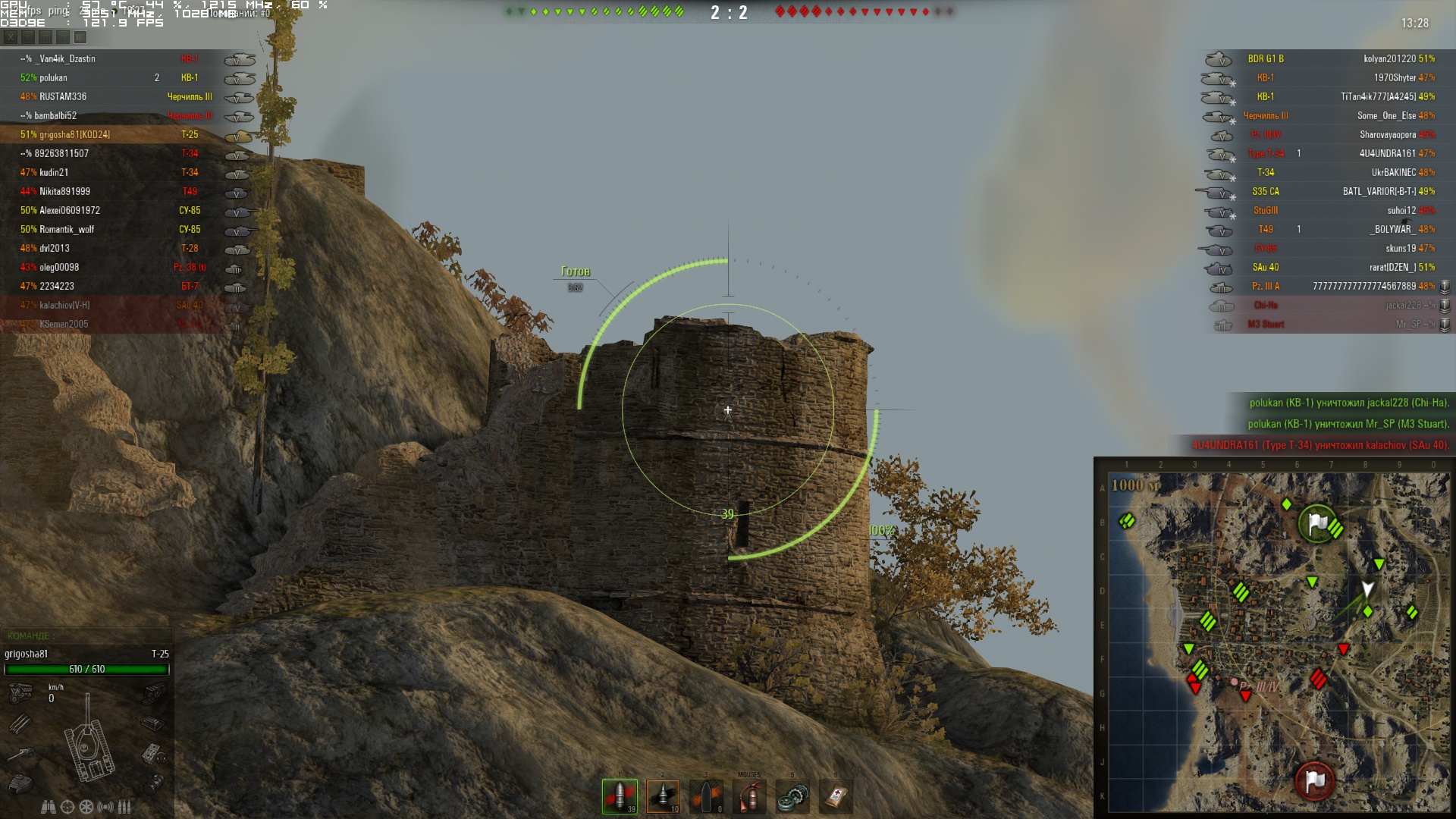Hide the player list with the X button
Screen dimensions: 1456x819
(10, 36)
